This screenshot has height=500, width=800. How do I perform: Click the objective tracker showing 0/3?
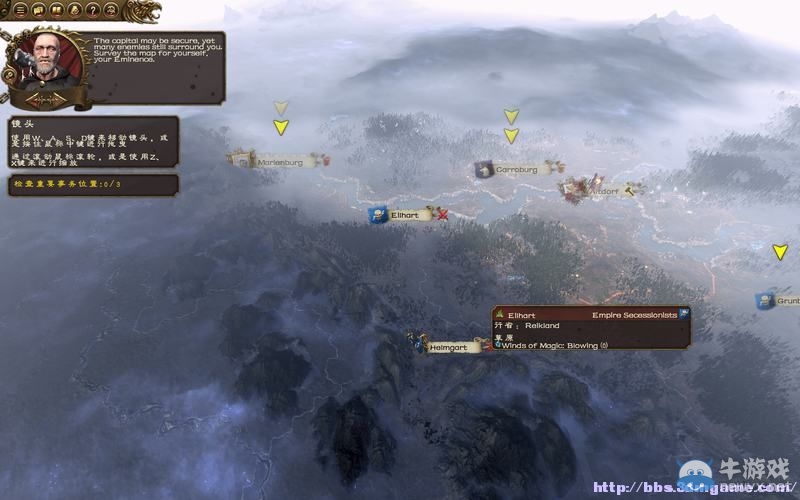(x=92, y=185)
